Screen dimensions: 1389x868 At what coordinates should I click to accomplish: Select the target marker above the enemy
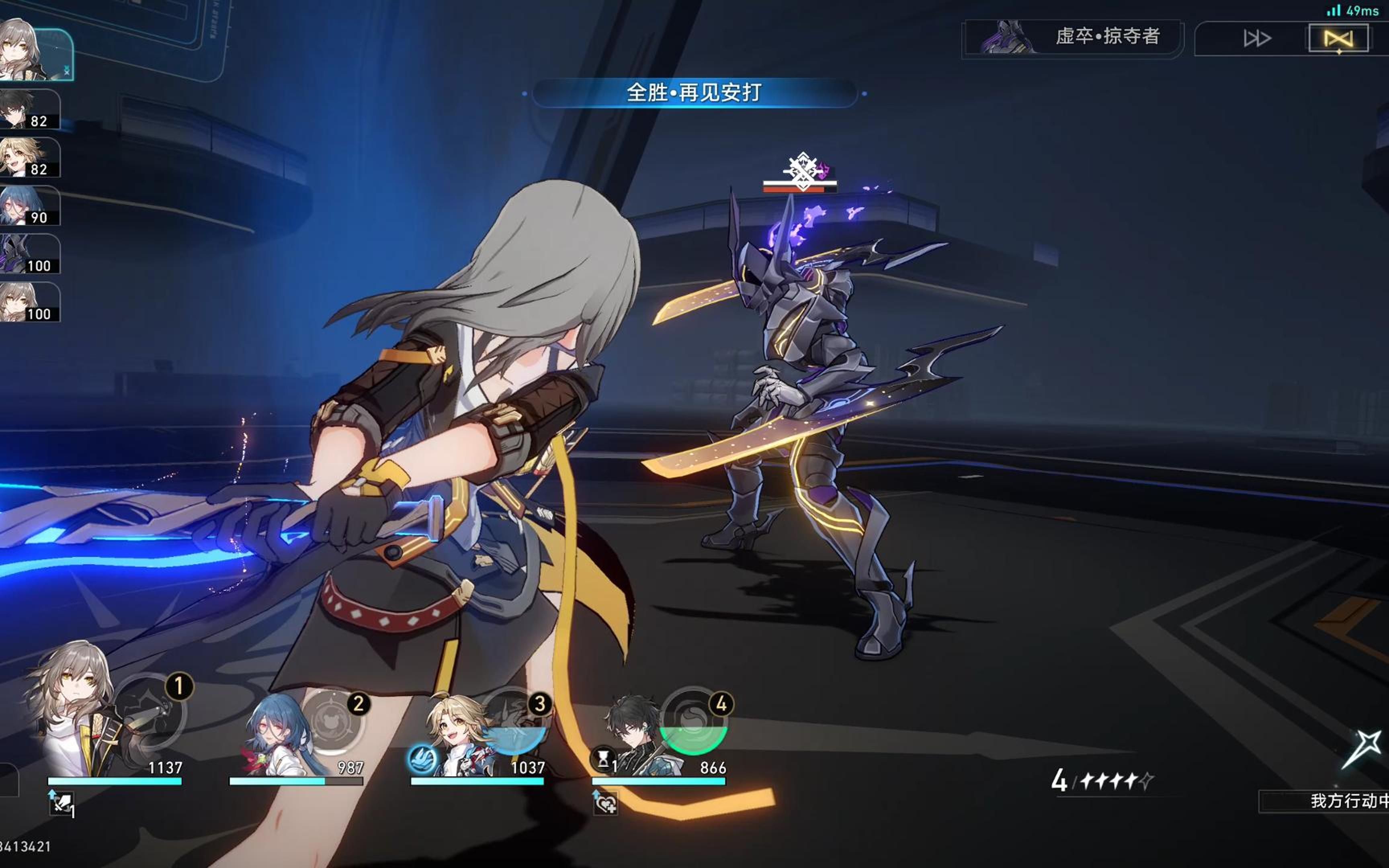802,170
